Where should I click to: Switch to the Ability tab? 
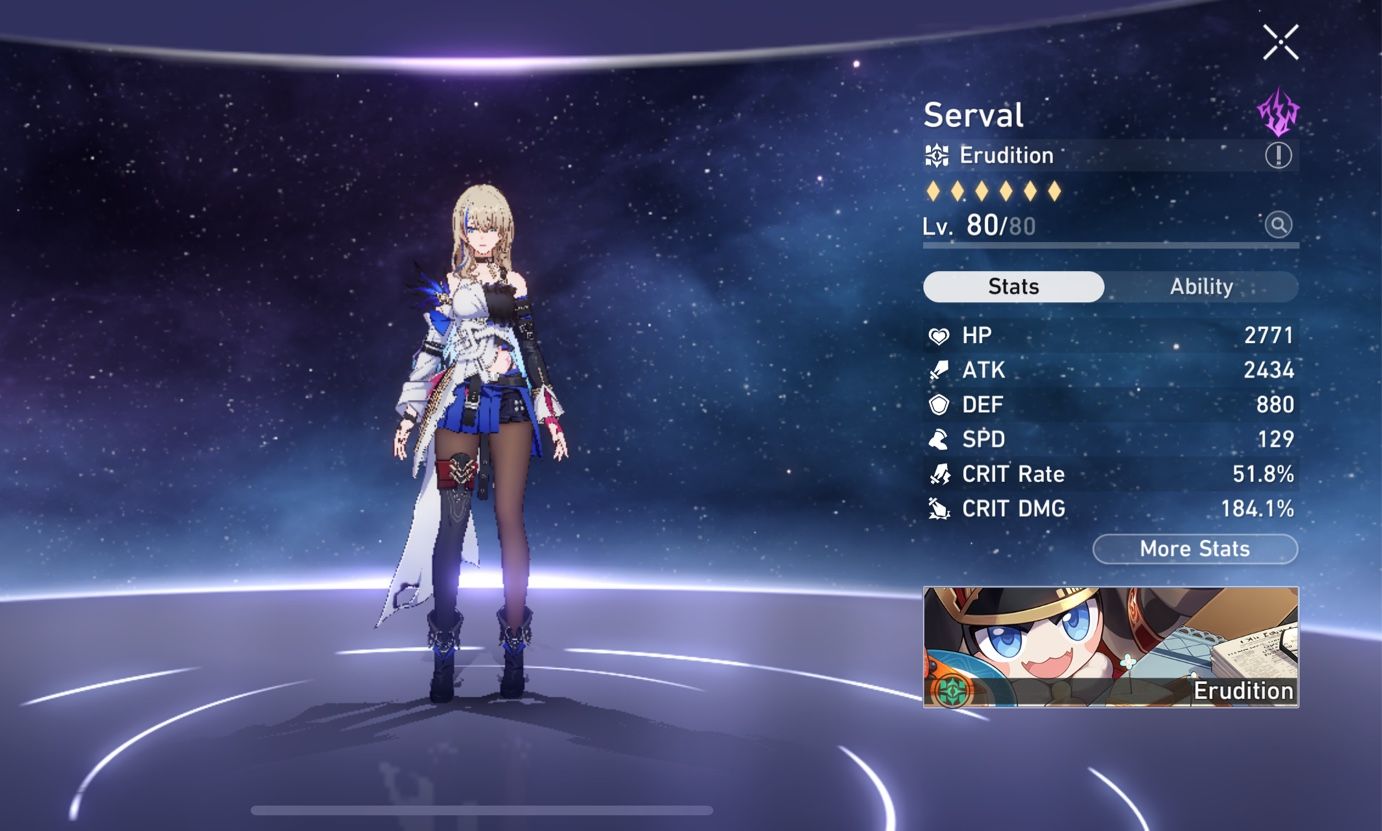point(1199,287)
